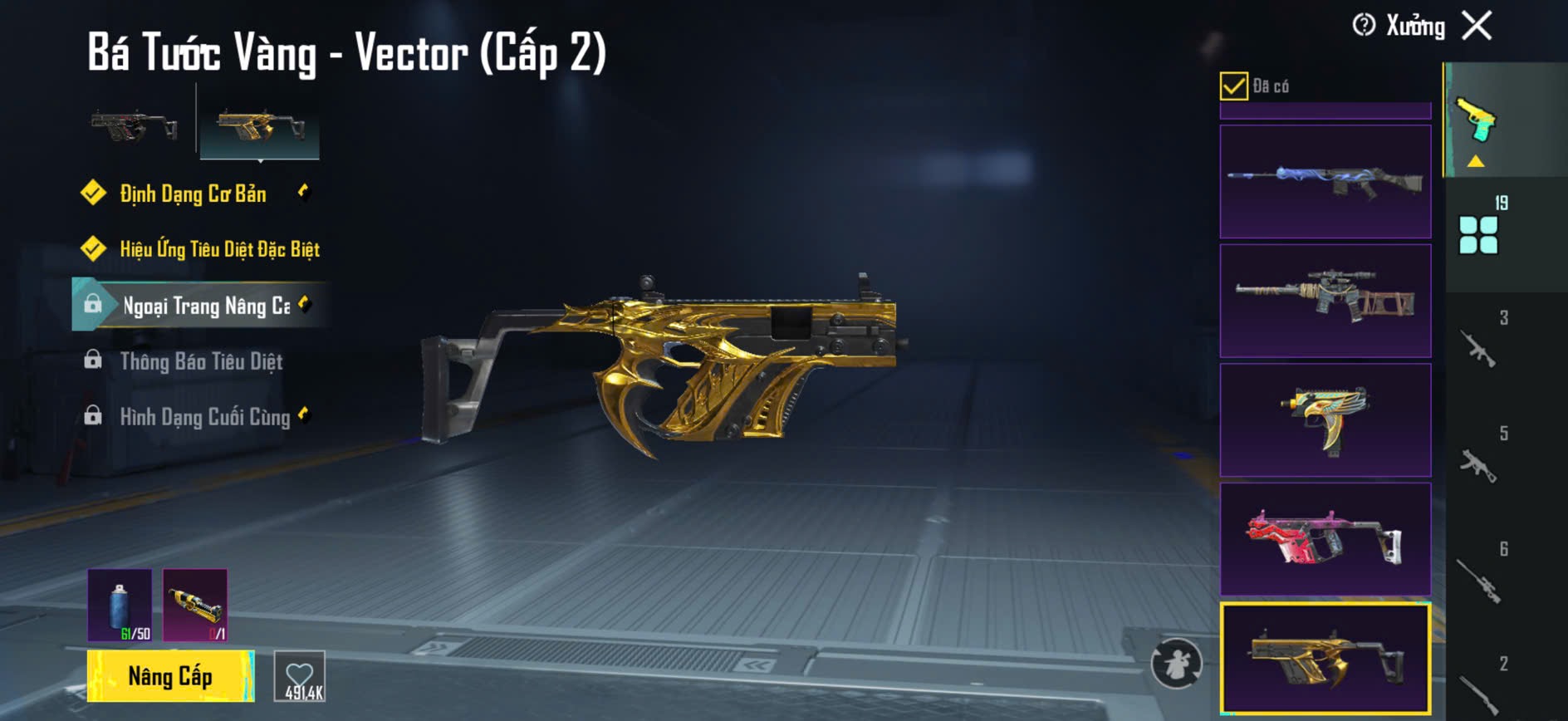Toggle the Đã có owned filter checkbox
1568x721 pixels.
tap(1234, 86)
